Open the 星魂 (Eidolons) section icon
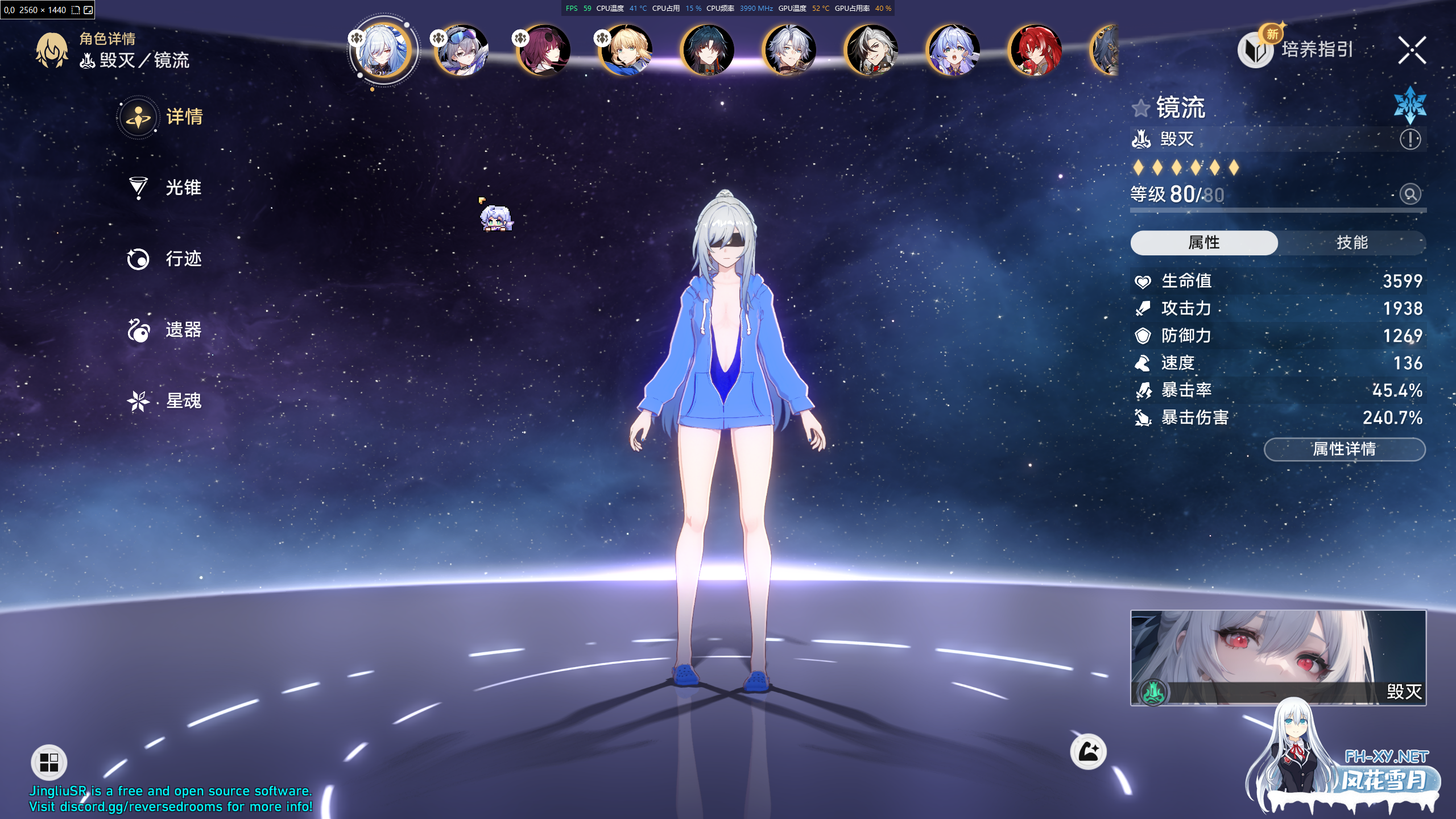This screenshot has height=819, width=1456. (x=137, y=400)
